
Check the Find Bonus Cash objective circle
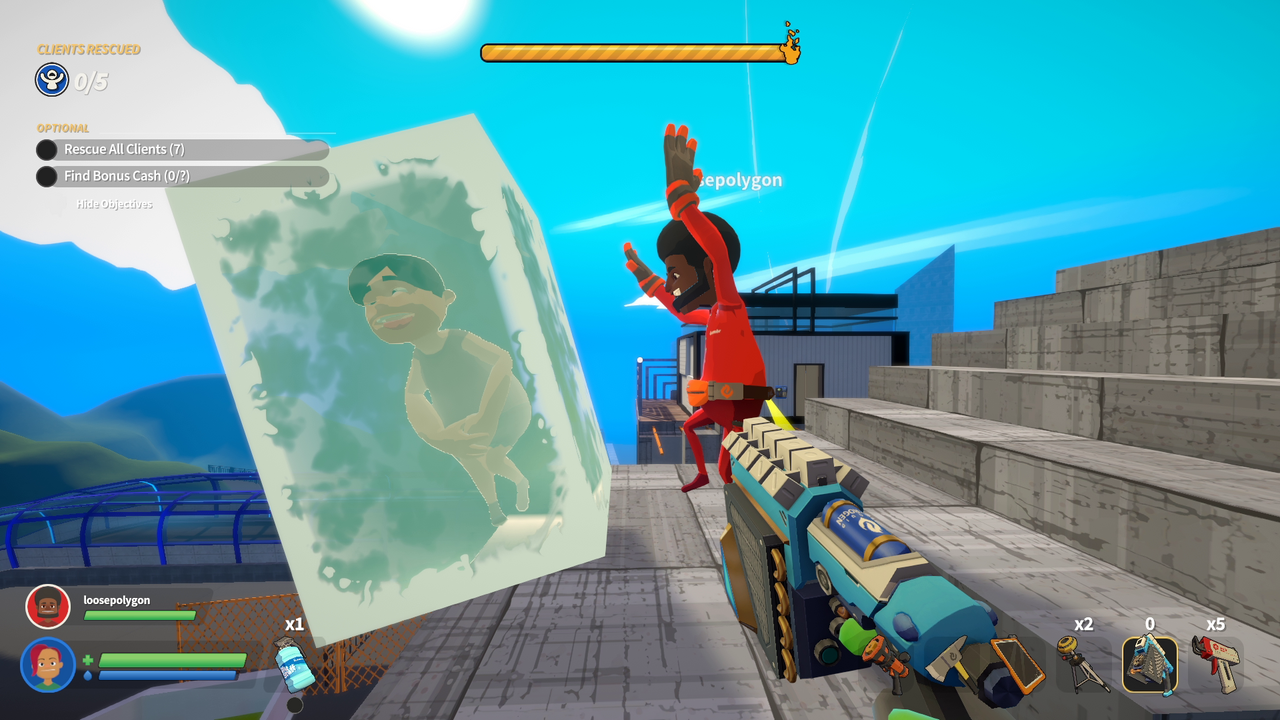click(x=47, y=176)
